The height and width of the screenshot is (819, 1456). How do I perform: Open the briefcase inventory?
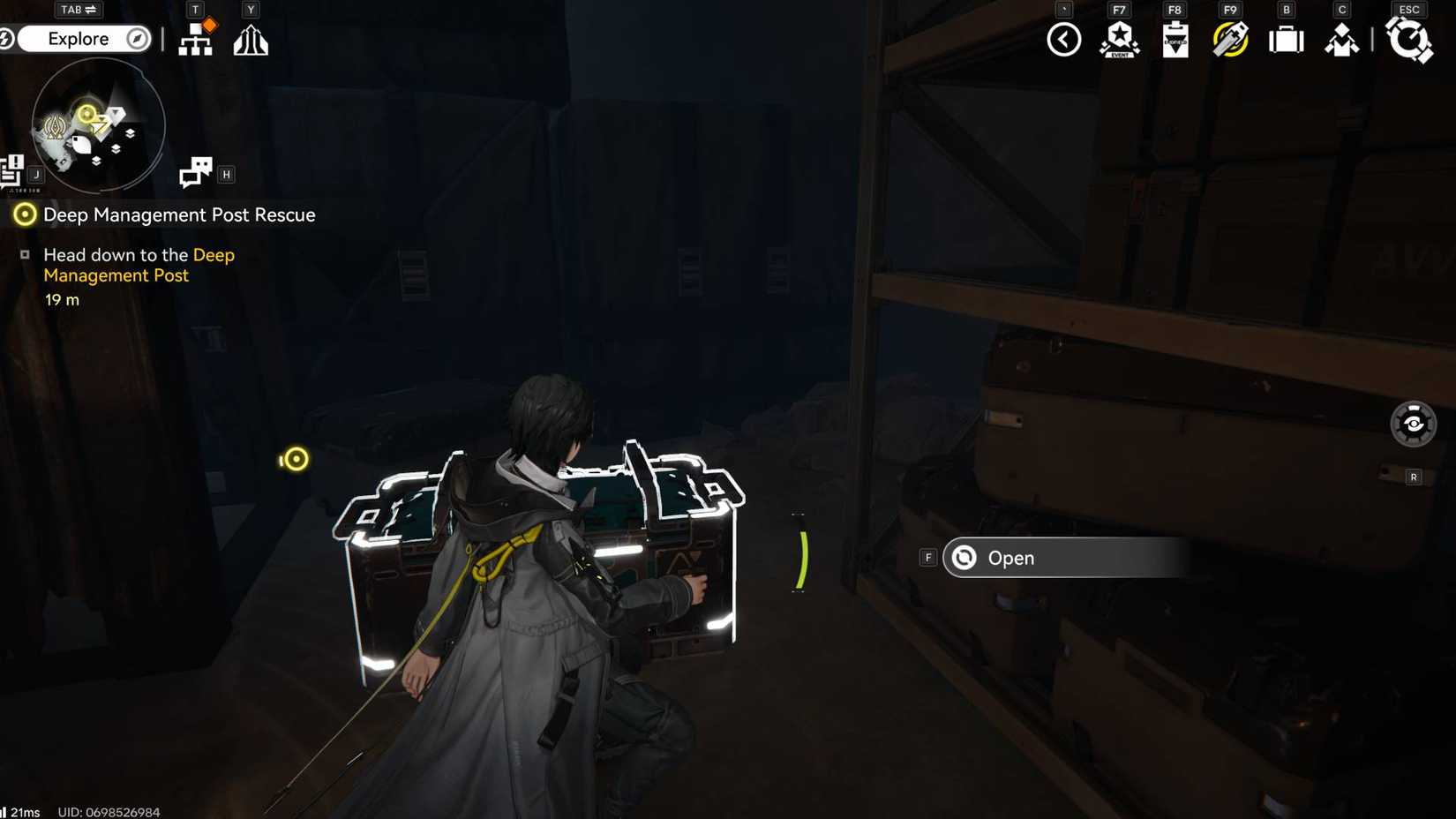coord(1286,40)
